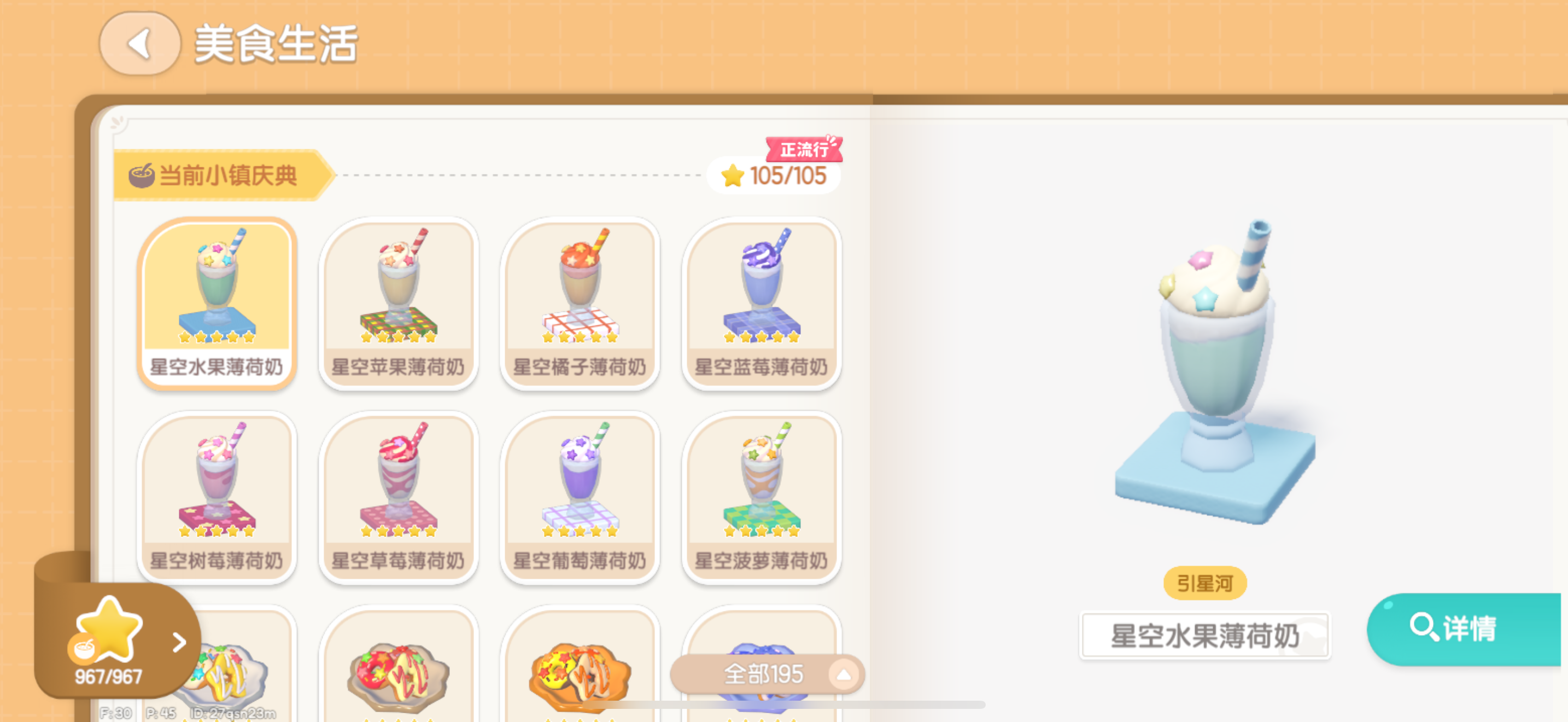The height and width of the screenshot is (722, 1568).
Task: Click the back arrow to exit 美食生活
Action: 139,44
